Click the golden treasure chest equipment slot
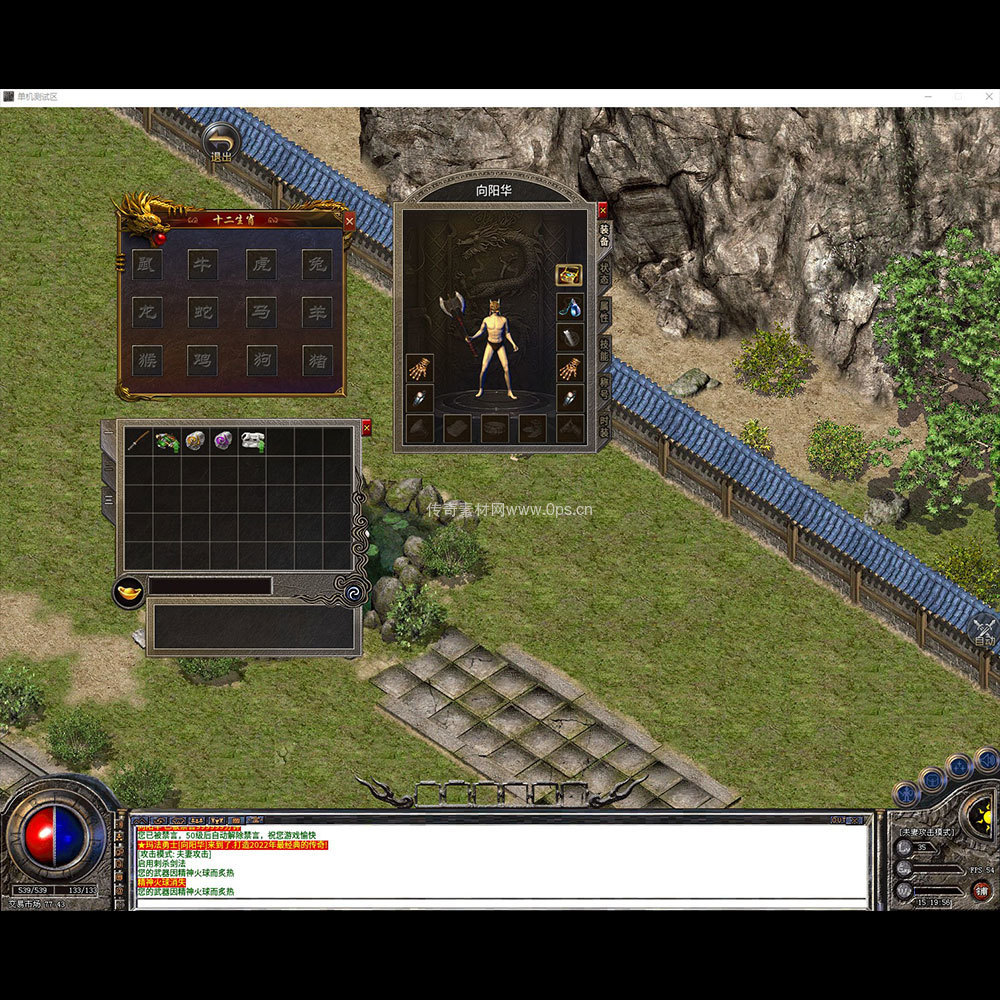 point(569,275)
